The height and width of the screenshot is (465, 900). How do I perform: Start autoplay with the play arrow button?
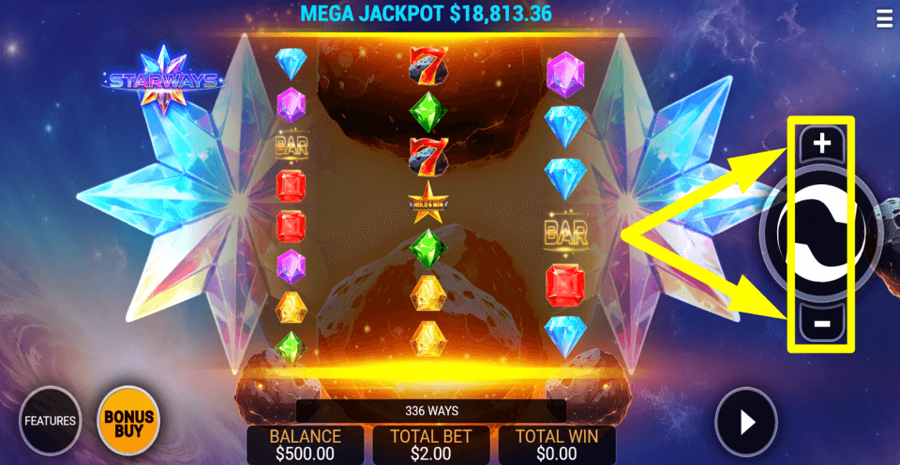[746, 422]
